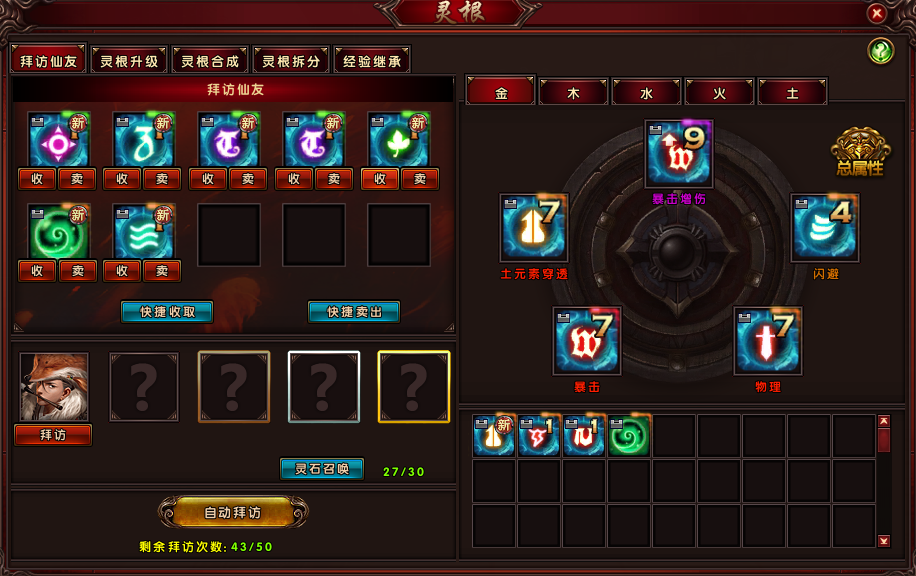This screenshot has height=576, width=916.
Task: Start 自动拜访 auto visit
Action: pyautogui.click(x=233, y=513)
